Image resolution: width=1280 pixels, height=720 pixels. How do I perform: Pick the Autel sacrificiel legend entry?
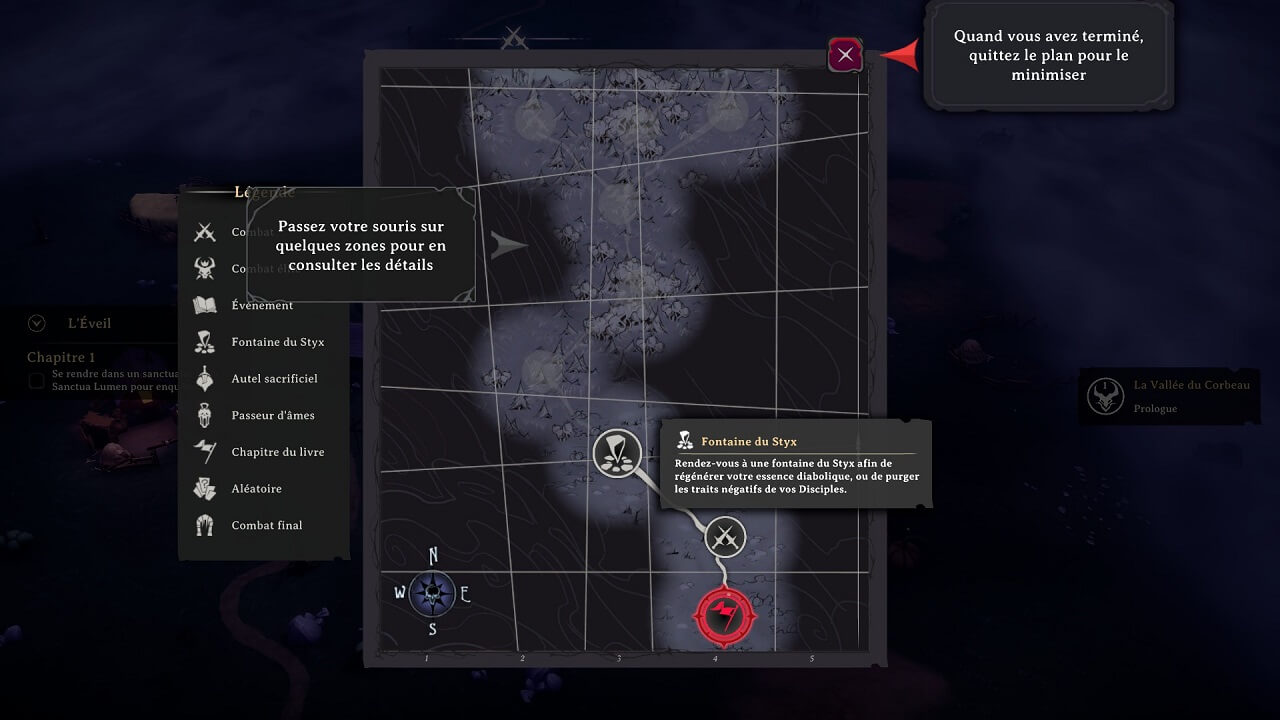(274, 379)
